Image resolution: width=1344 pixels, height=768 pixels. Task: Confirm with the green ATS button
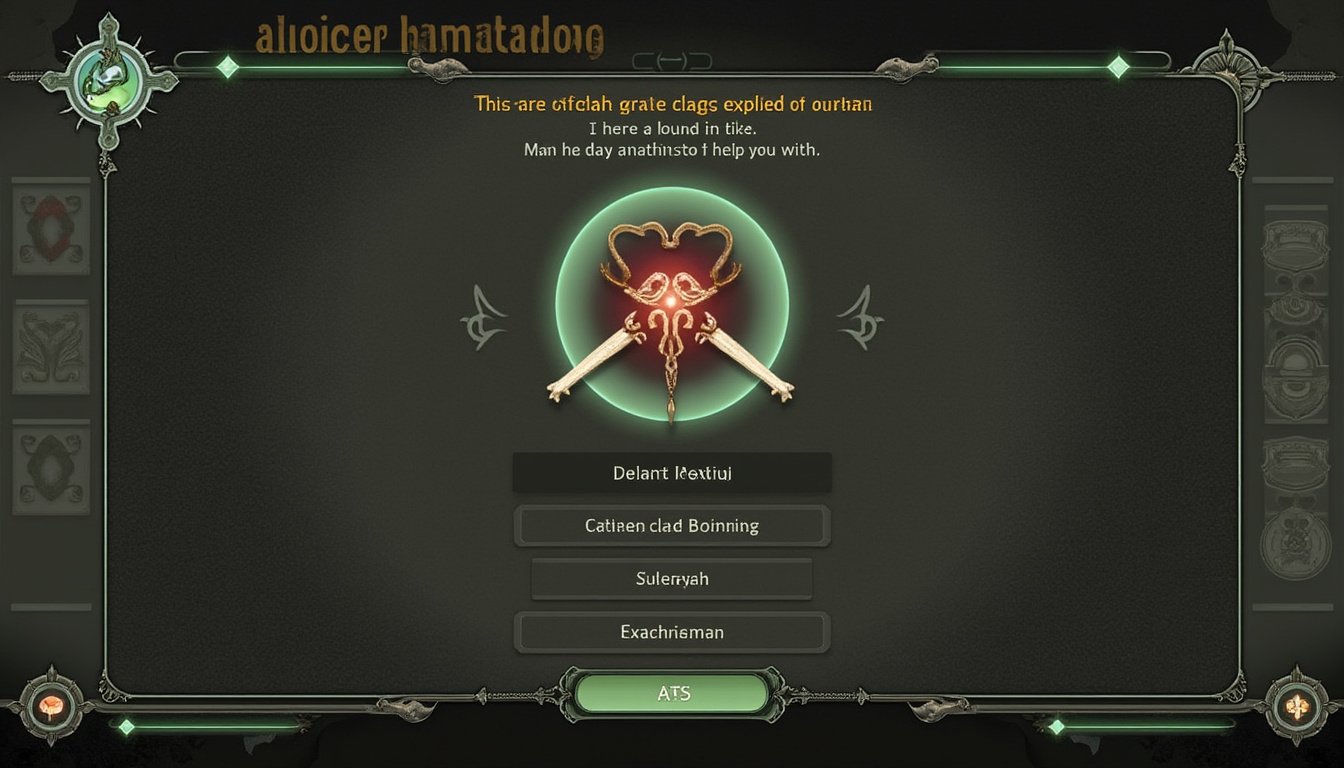click(x=673, y=693)
